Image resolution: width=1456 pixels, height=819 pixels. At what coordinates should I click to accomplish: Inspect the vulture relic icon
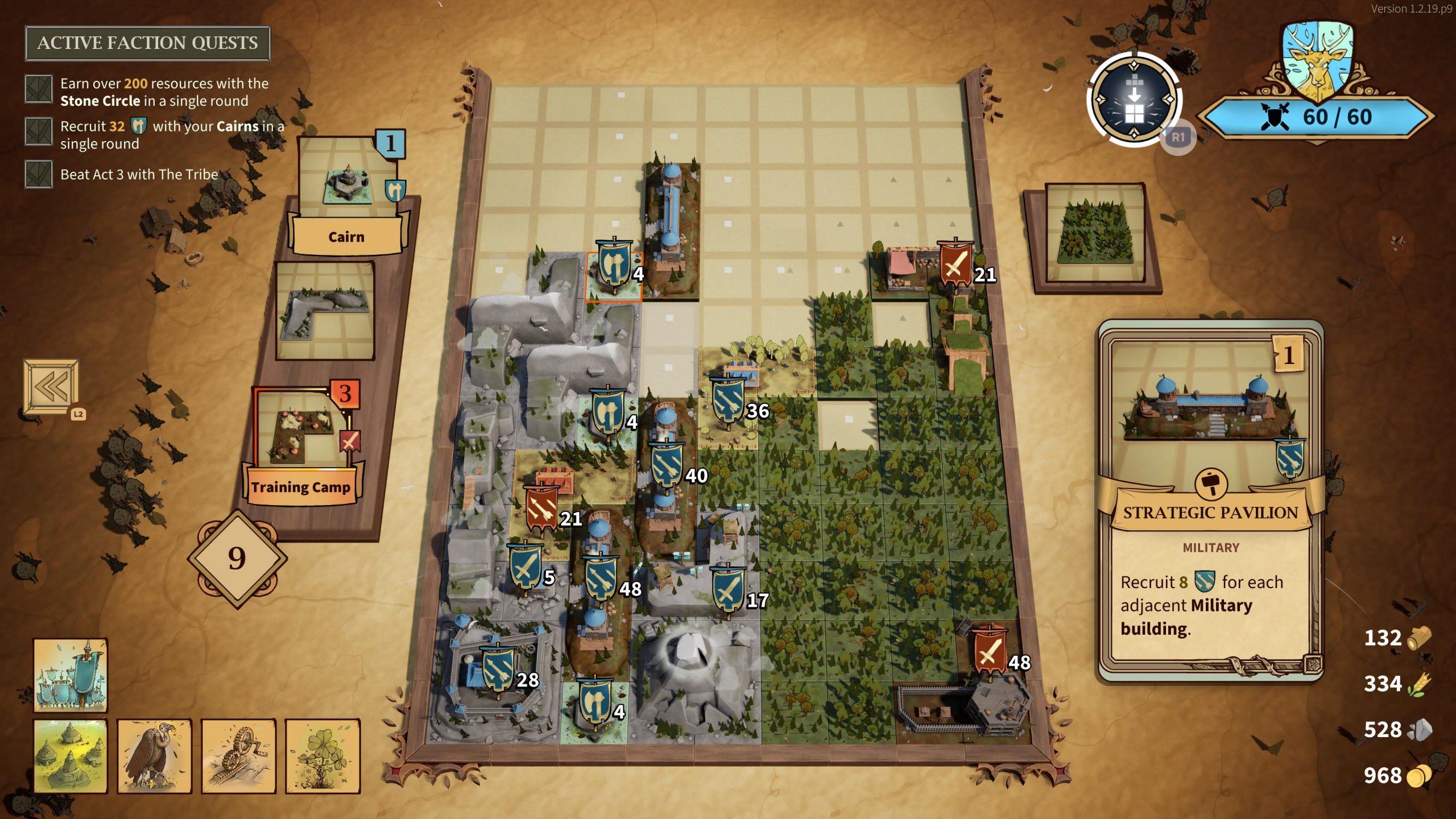click(154, 756)
